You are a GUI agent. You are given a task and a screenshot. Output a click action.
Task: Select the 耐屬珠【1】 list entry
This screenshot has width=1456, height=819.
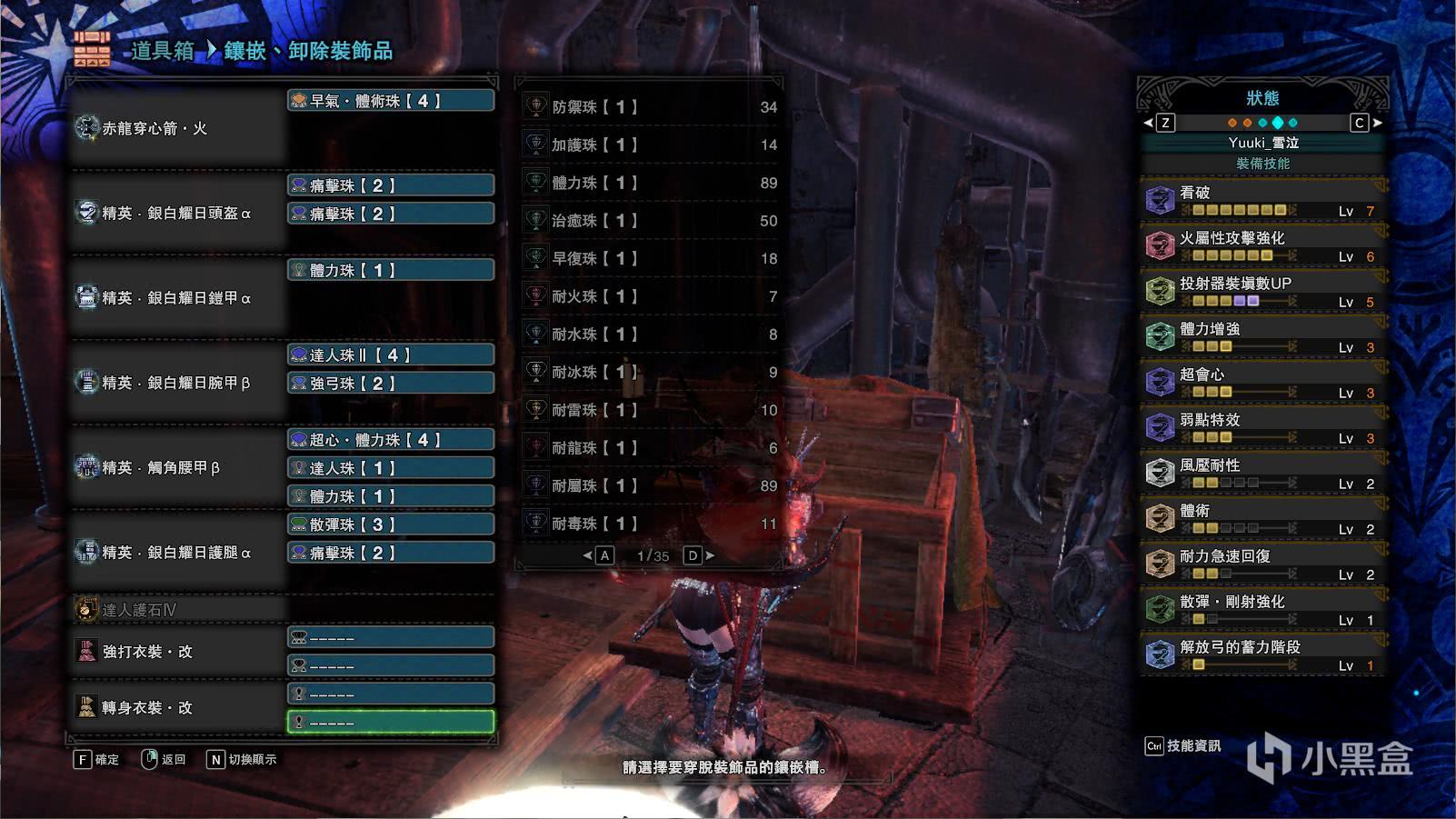(651, 486)
